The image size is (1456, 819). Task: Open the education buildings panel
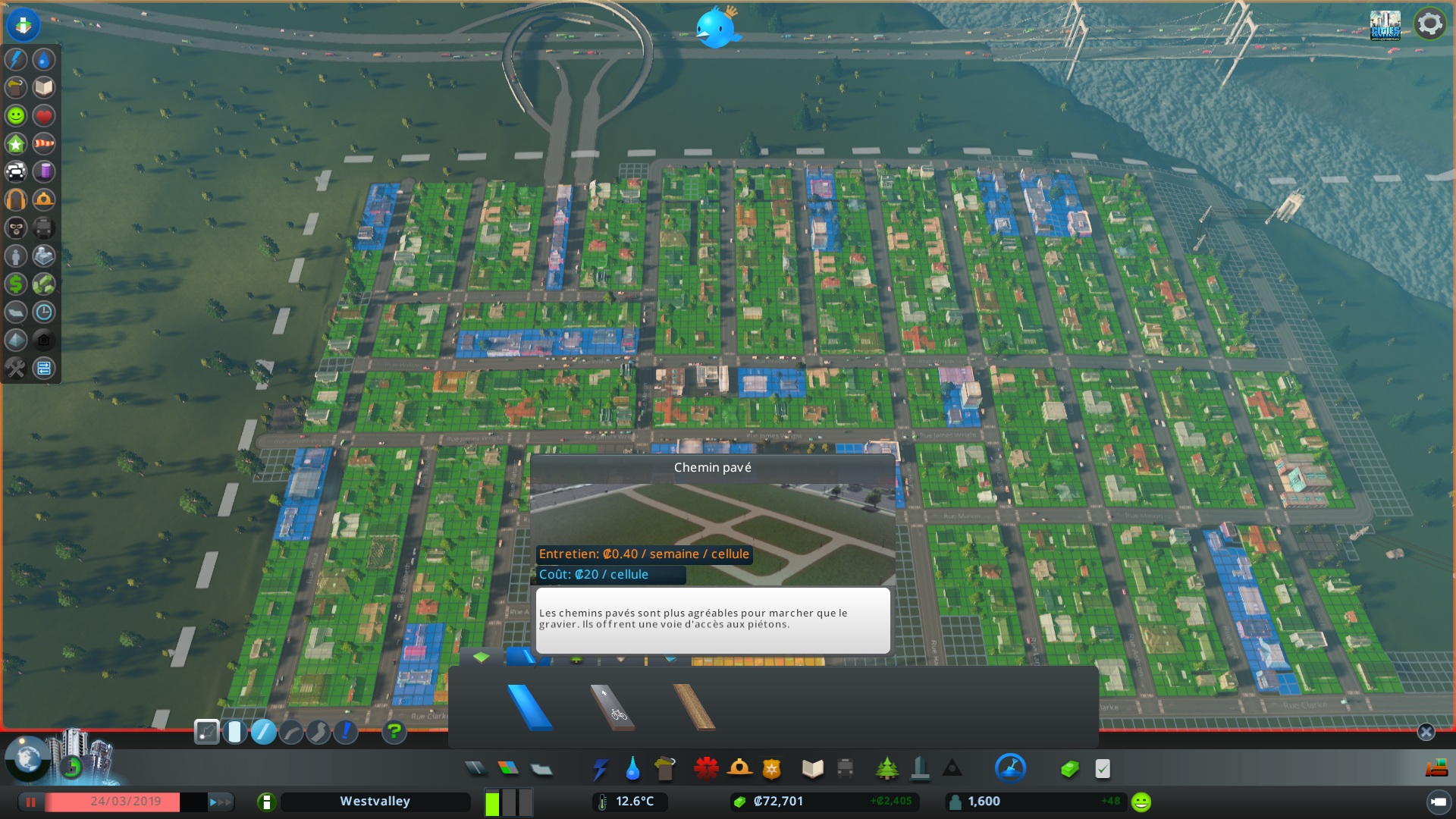[813, 768]
